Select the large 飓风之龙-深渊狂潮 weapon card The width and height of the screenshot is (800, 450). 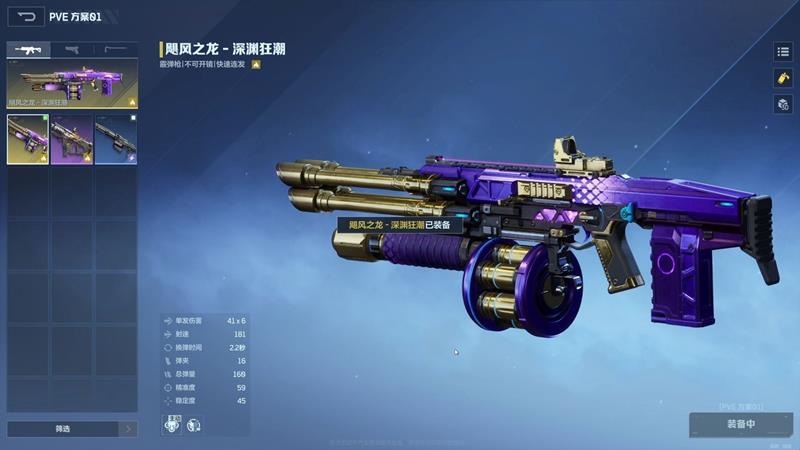coord(72,84)
